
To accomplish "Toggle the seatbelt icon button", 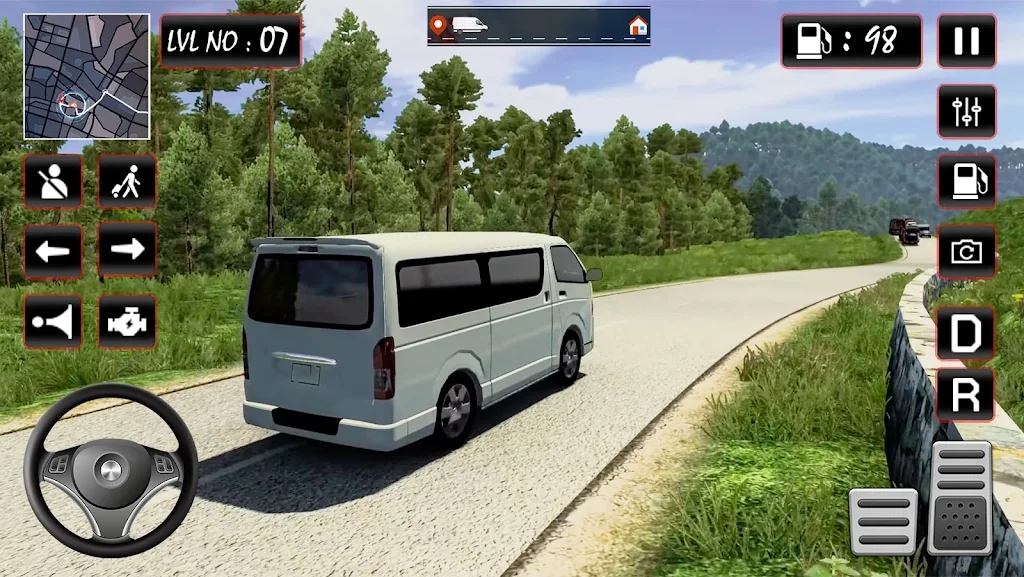I will click(53, 181).
